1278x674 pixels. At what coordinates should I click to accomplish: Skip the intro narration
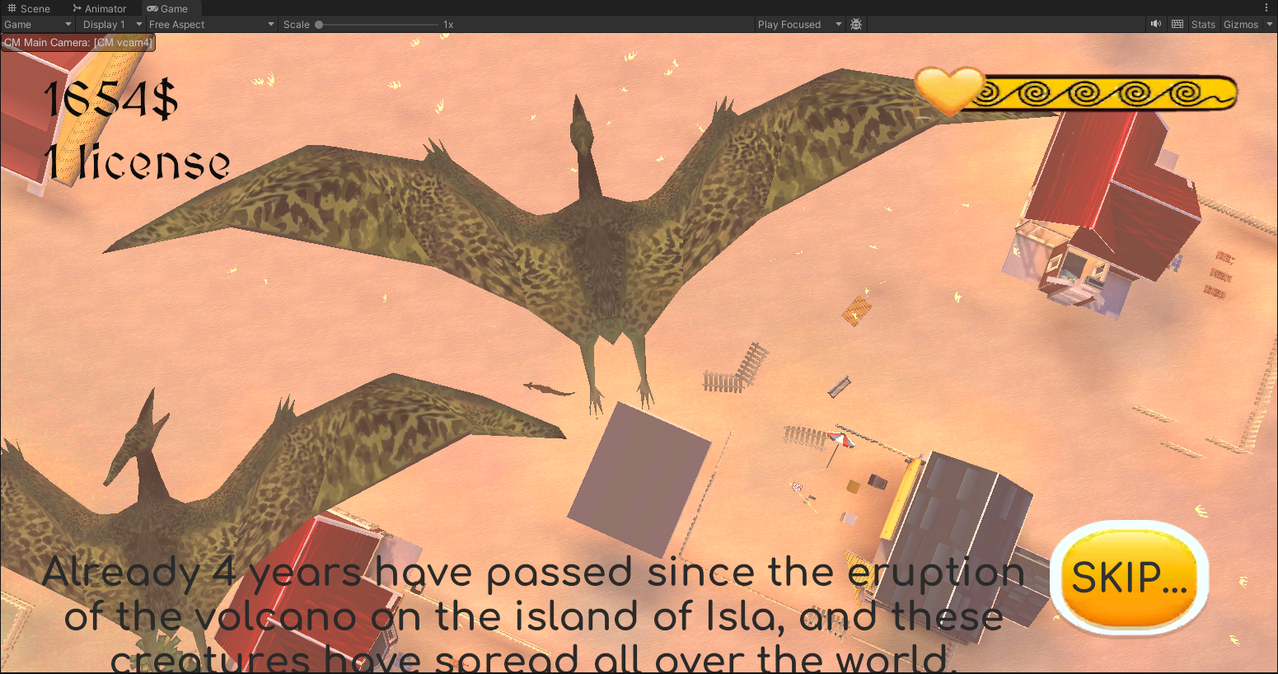[1129, 577]
